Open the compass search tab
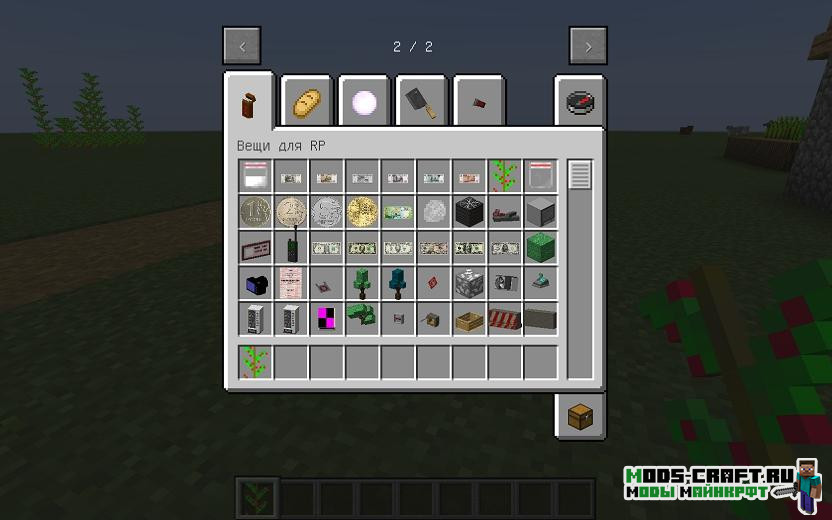 tap(579, 101)
